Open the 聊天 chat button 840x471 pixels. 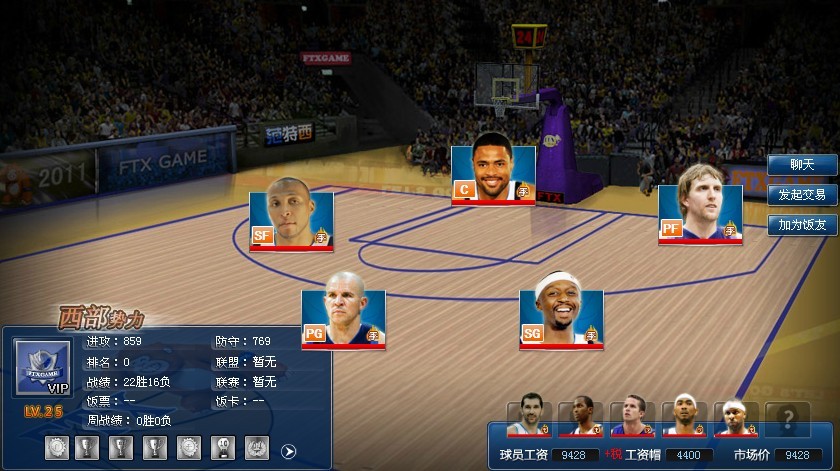click(802, 165)
